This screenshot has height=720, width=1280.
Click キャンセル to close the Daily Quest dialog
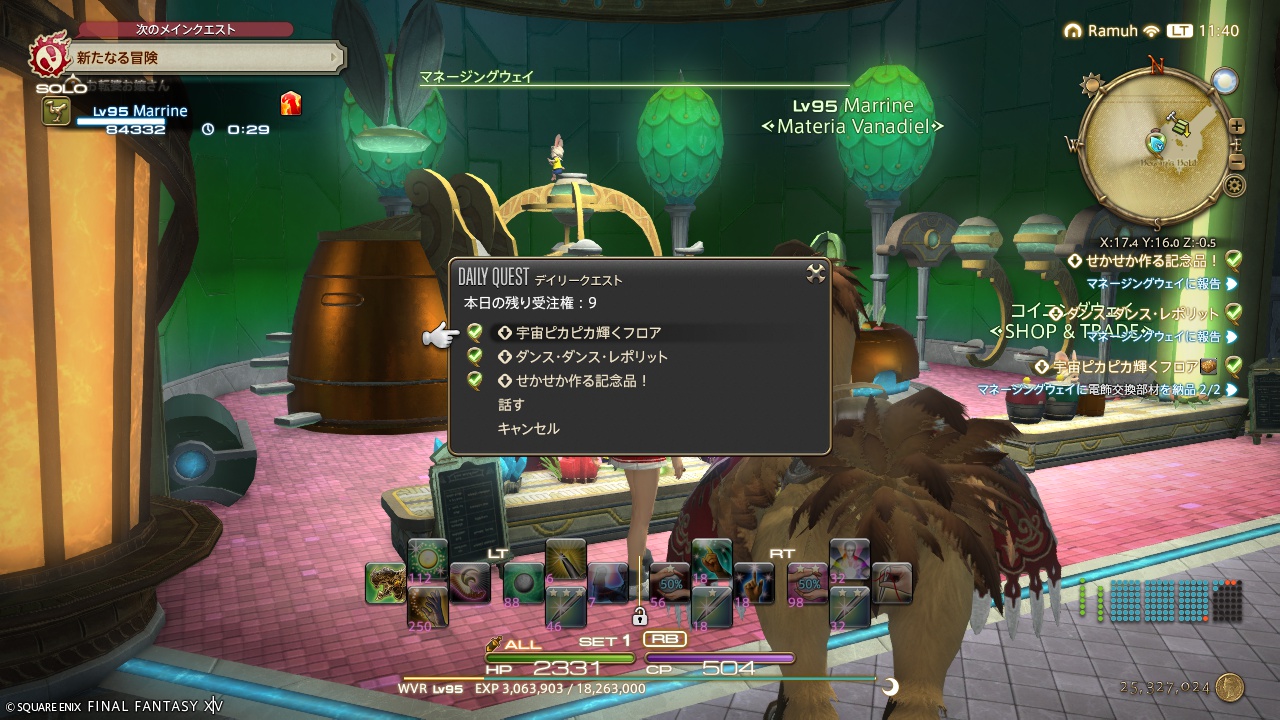(x=527, y=428)
